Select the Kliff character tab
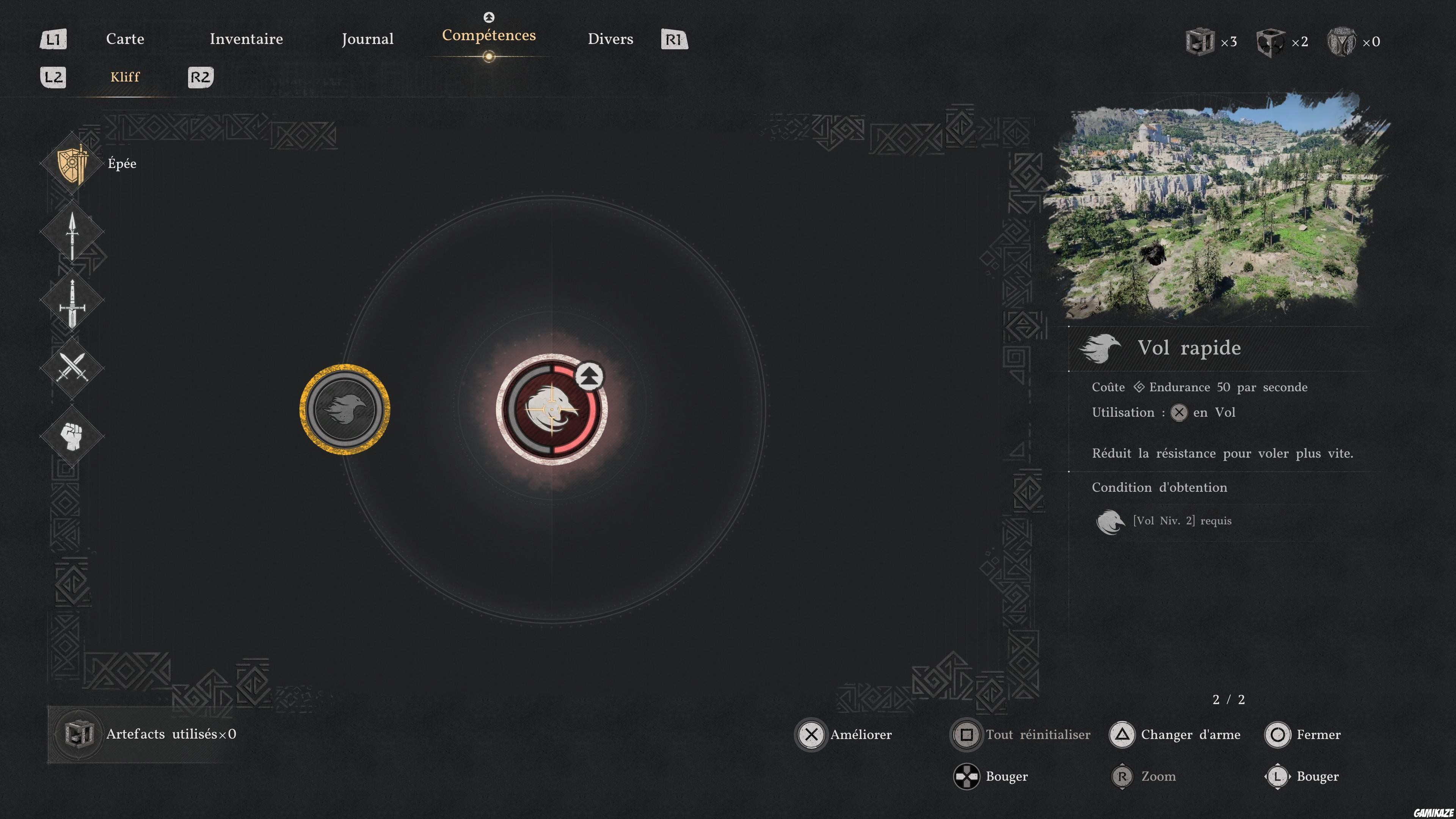 click(125, 77)
